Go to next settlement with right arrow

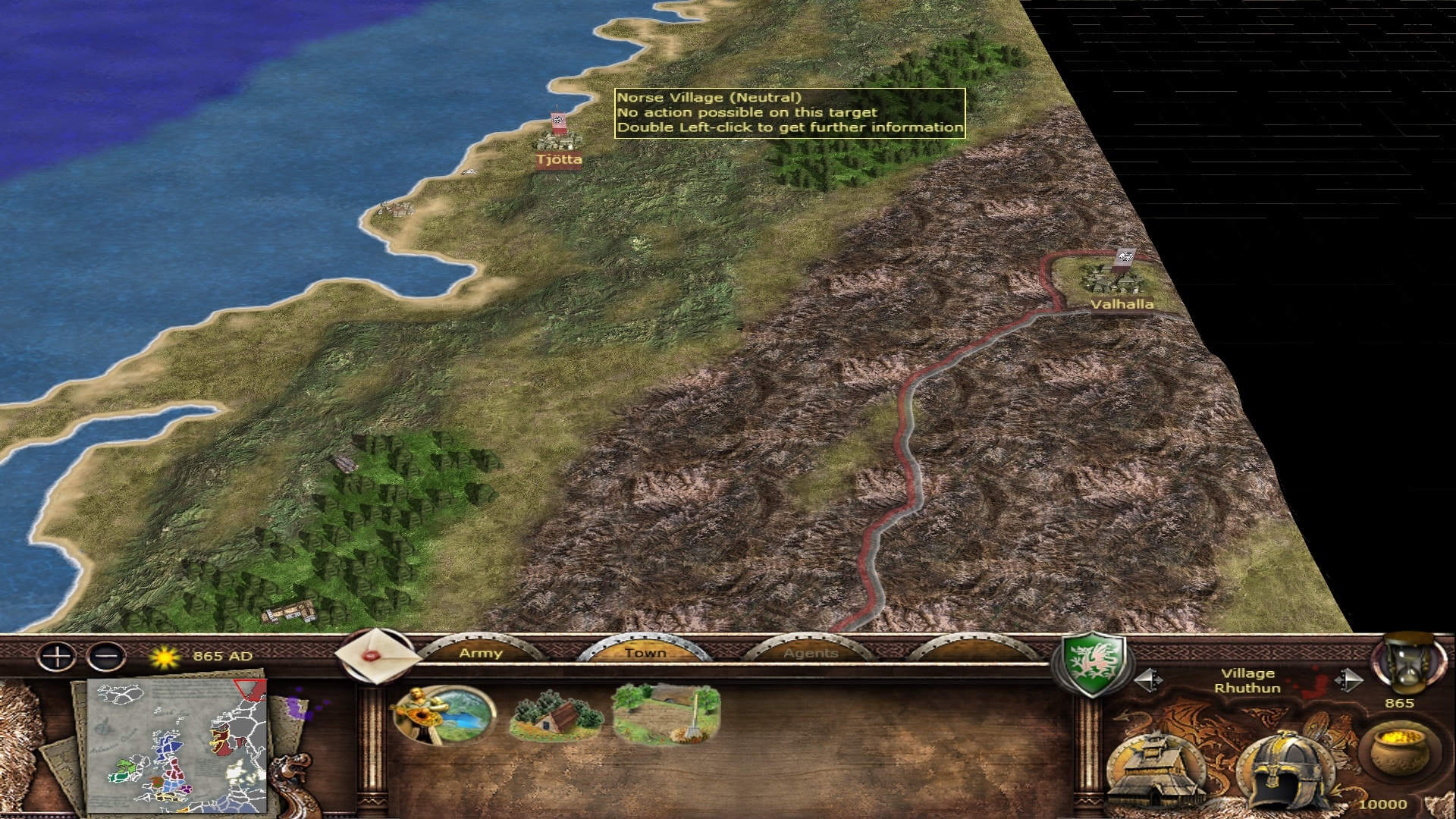[x=1348, y=680]
